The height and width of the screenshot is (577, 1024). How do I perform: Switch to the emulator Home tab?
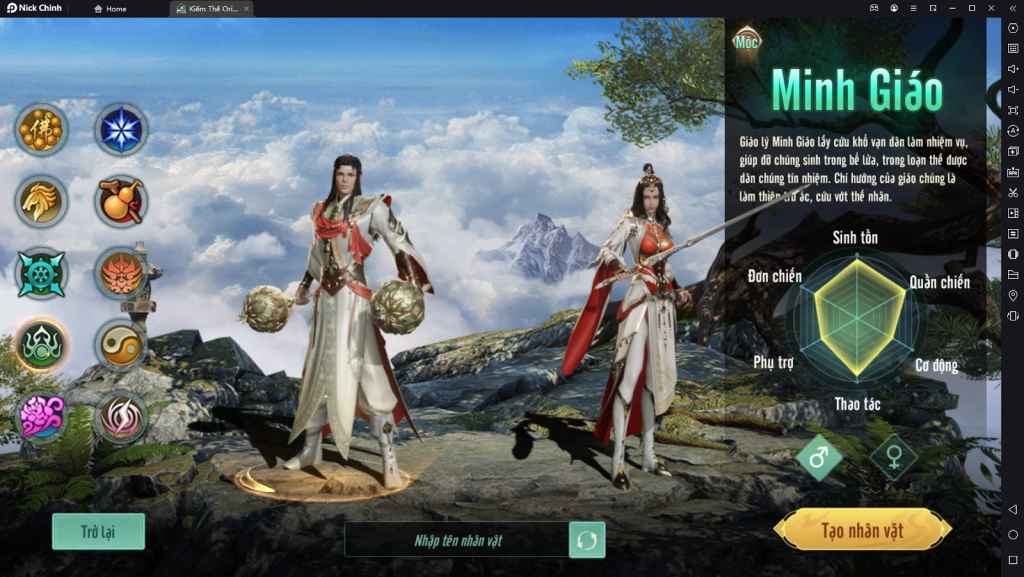110,9
